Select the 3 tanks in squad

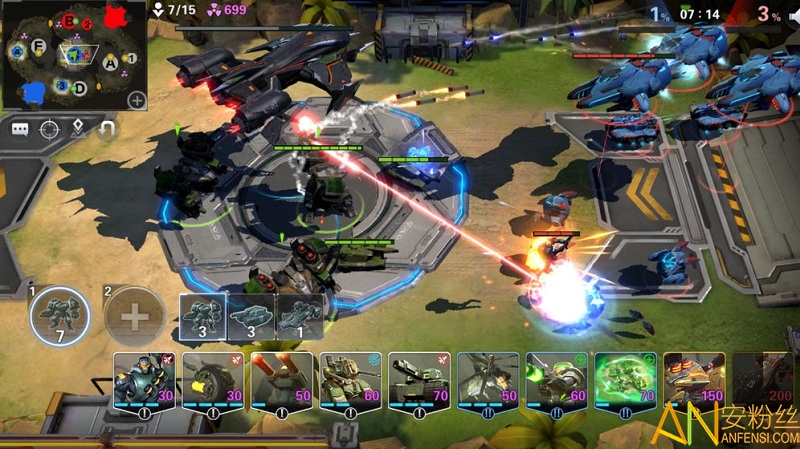click(251, 317)
